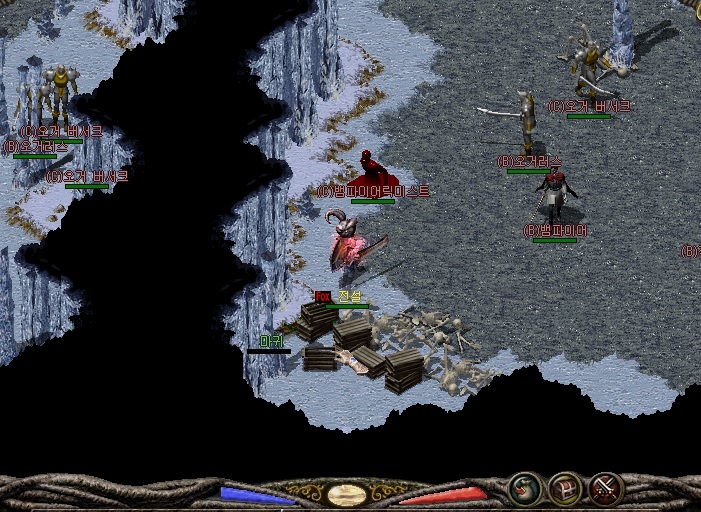Open the treasure chest inventory button
The width and height of the screenshot is (701, 512).
point(565,489)
